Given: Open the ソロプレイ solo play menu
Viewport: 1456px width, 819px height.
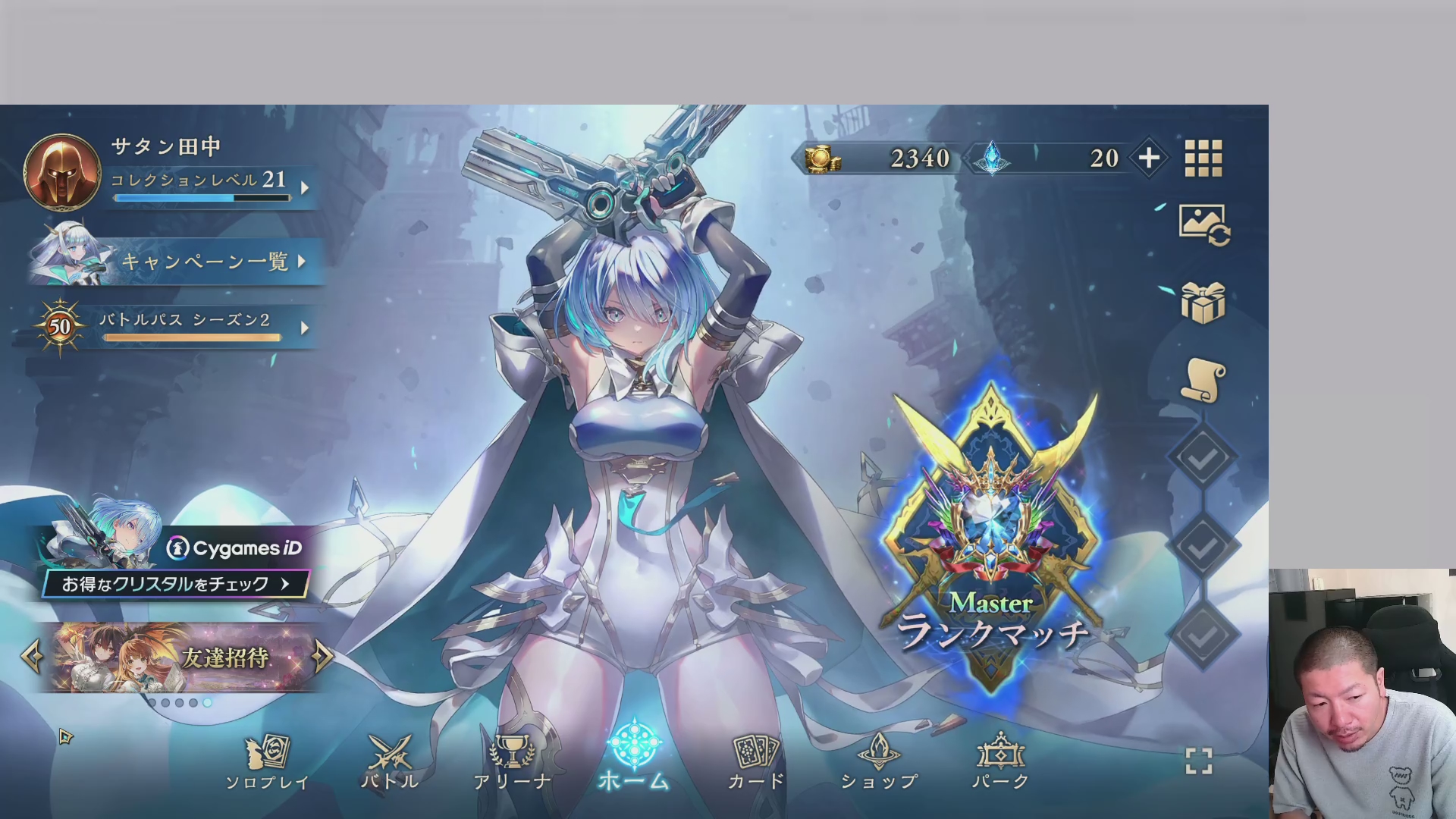Looking at the screenshot, I should (267, 761).
